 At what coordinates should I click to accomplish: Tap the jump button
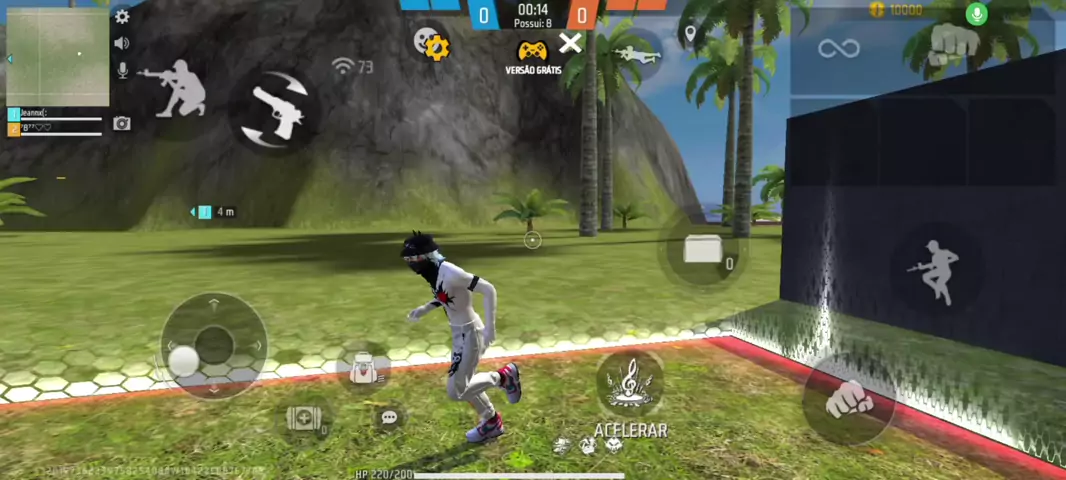click(x=934, y=270)
